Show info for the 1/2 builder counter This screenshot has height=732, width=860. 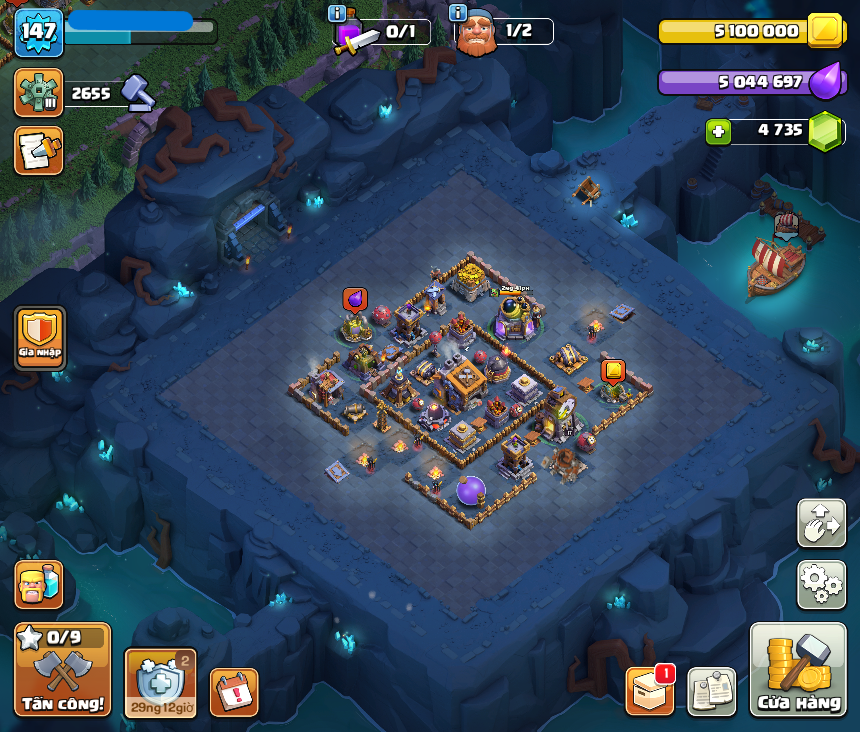tap(459, 13)
